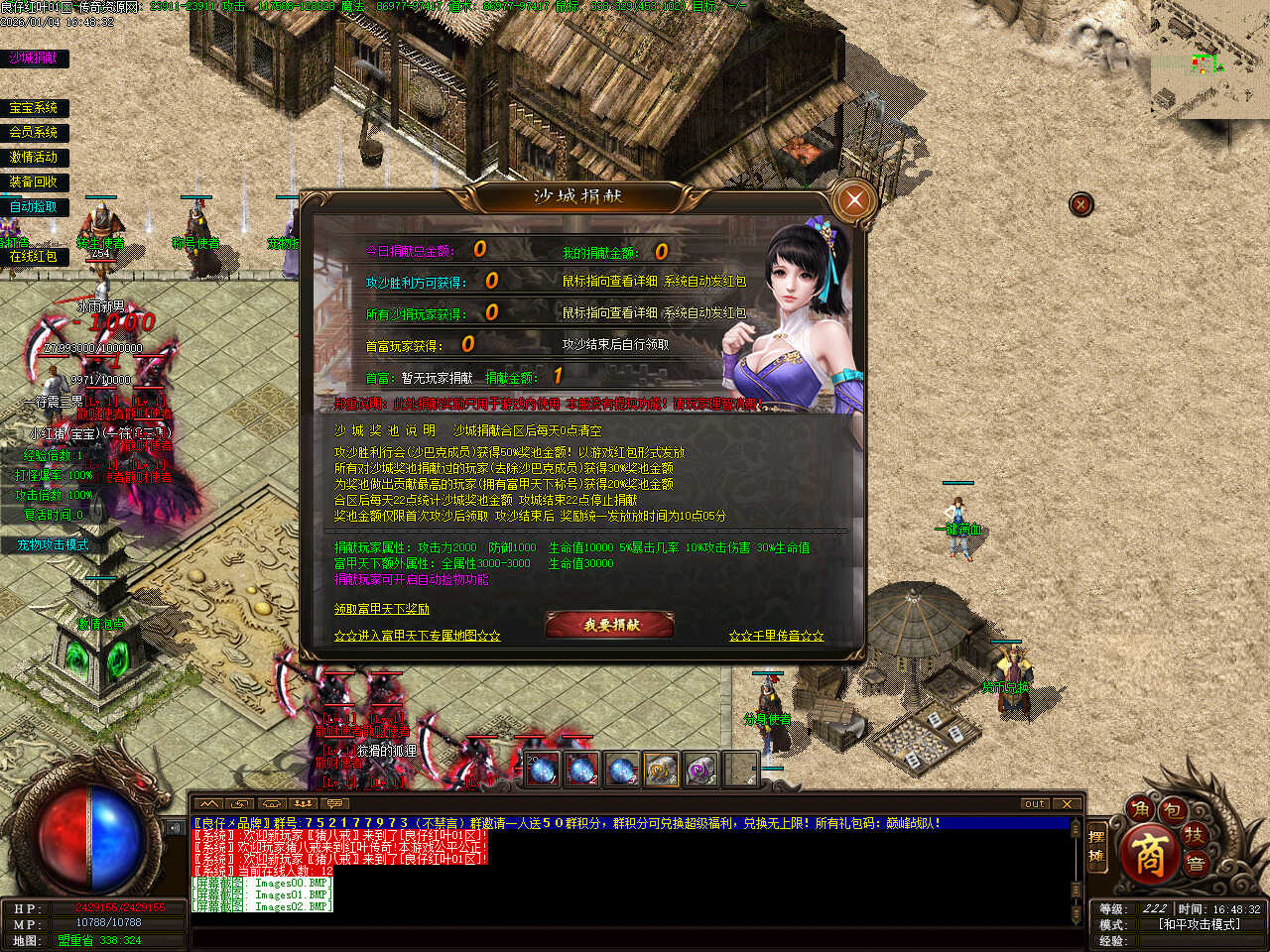Open the 千里传音 link

(x=776, y=636)
